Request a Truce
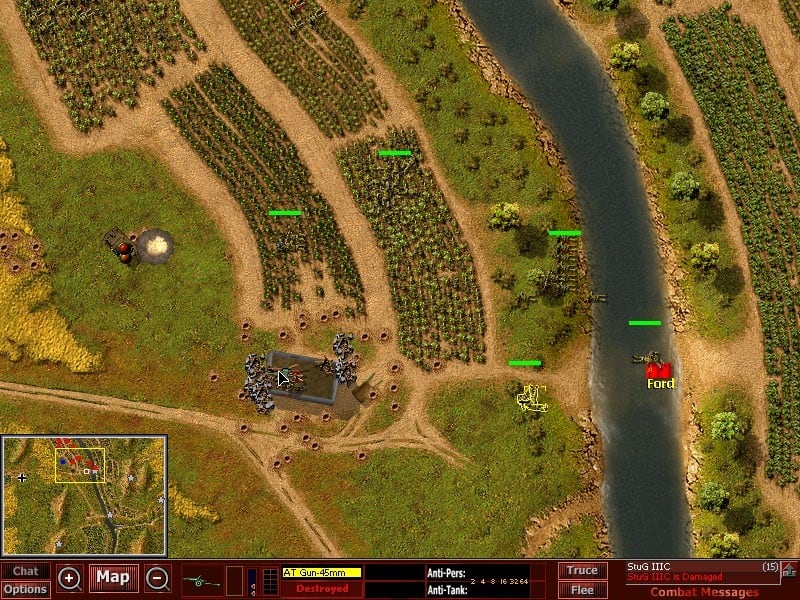 click(x=582, y=571)
